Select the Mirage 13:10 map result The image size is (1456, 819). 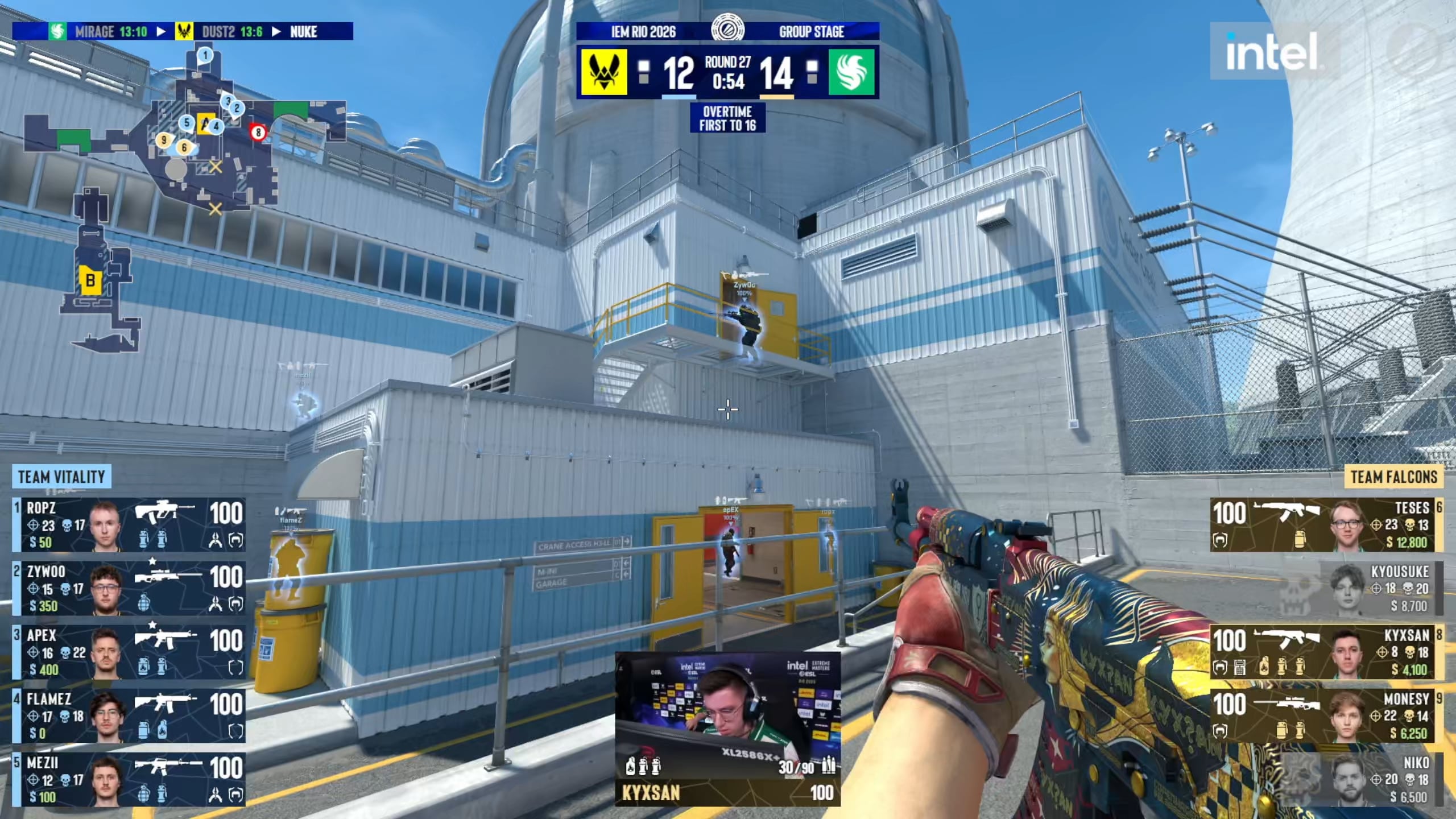click(100, 31)
